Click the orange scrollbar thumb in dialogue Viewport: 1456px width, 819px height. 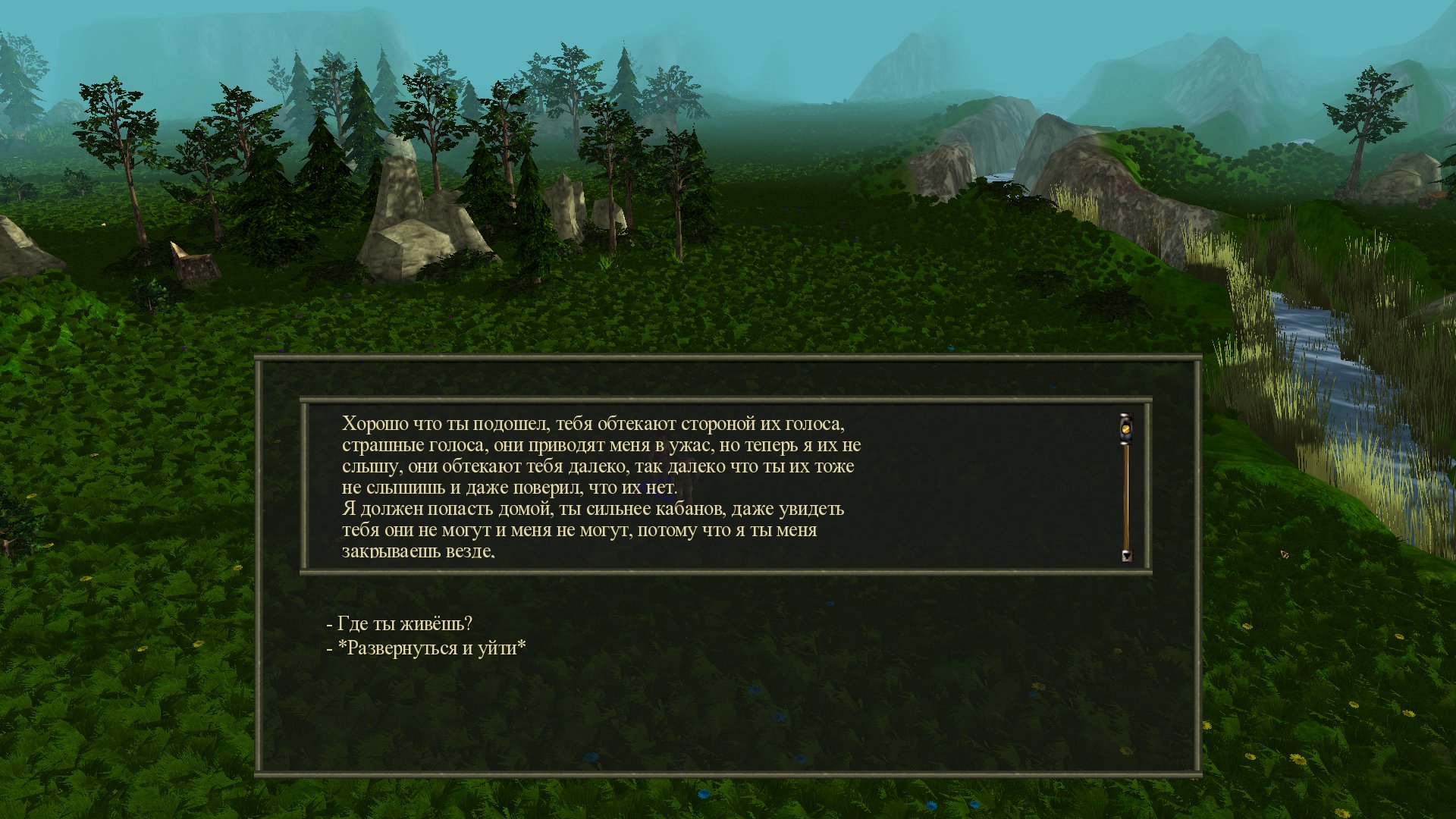tap(1126, 429)
